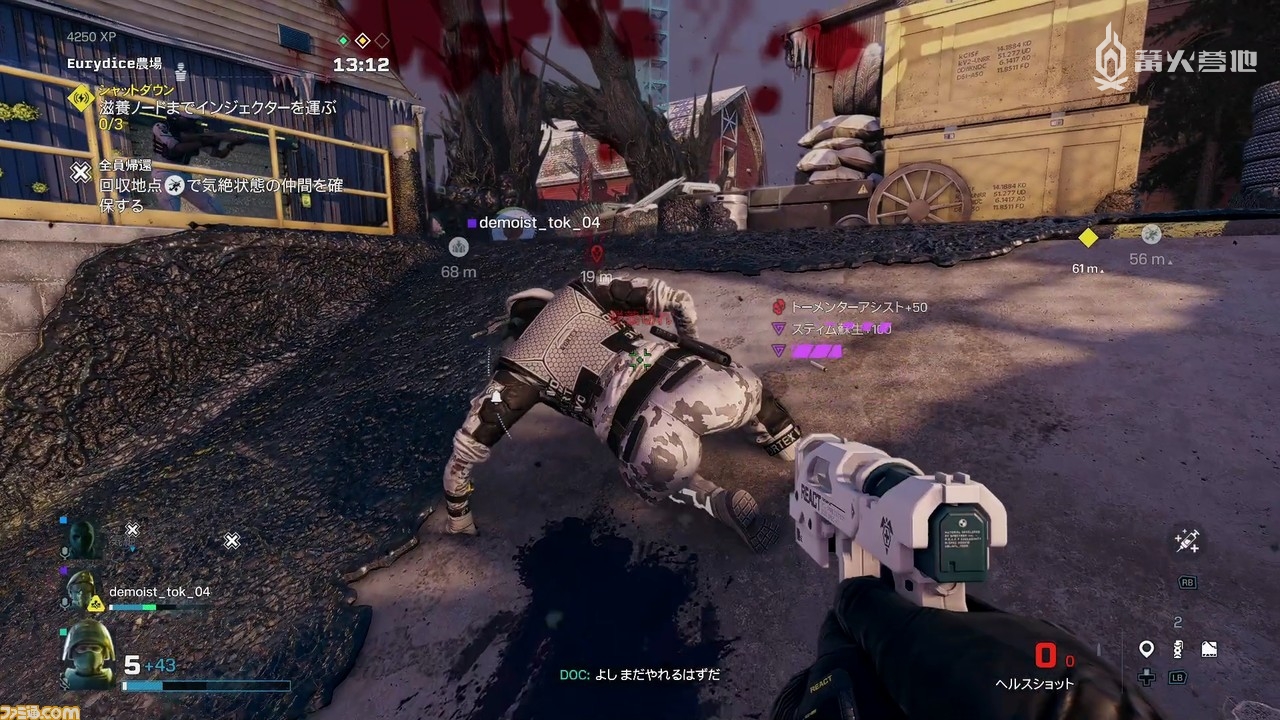Activate the stim syringe ability icon
Viewport: 1280px width, 720px height.
[x=1187, y=541]
